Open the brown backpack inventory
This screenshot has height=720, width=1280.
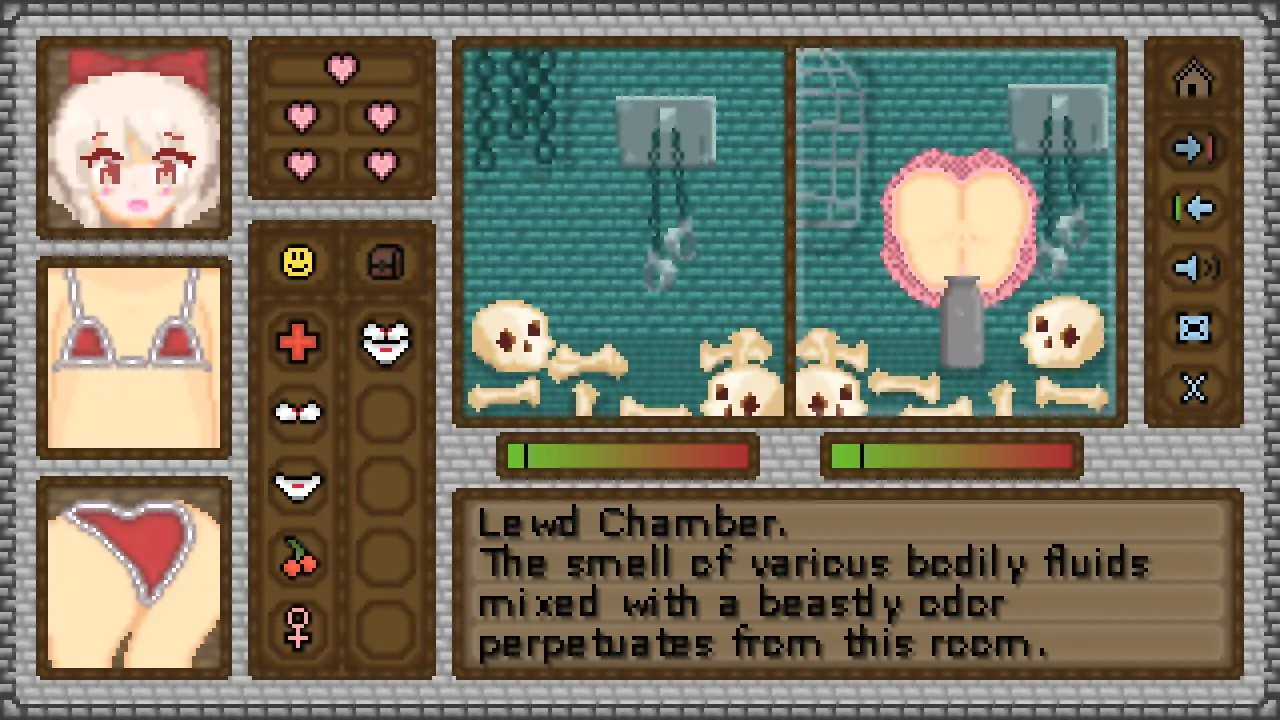pyautogui.click(x=385, y=262)
